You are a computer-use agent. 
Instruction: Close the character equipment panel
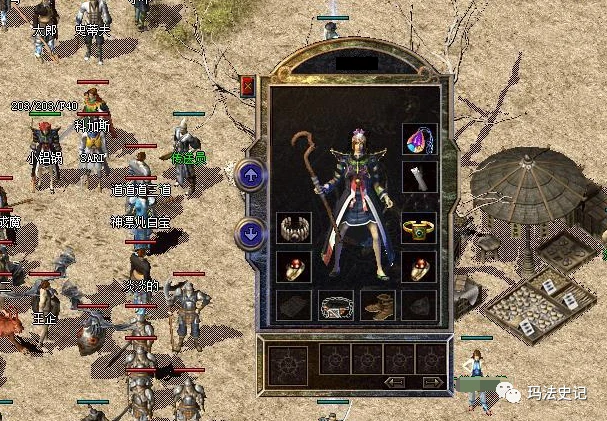pyautogui.click(x=247, y=86)
